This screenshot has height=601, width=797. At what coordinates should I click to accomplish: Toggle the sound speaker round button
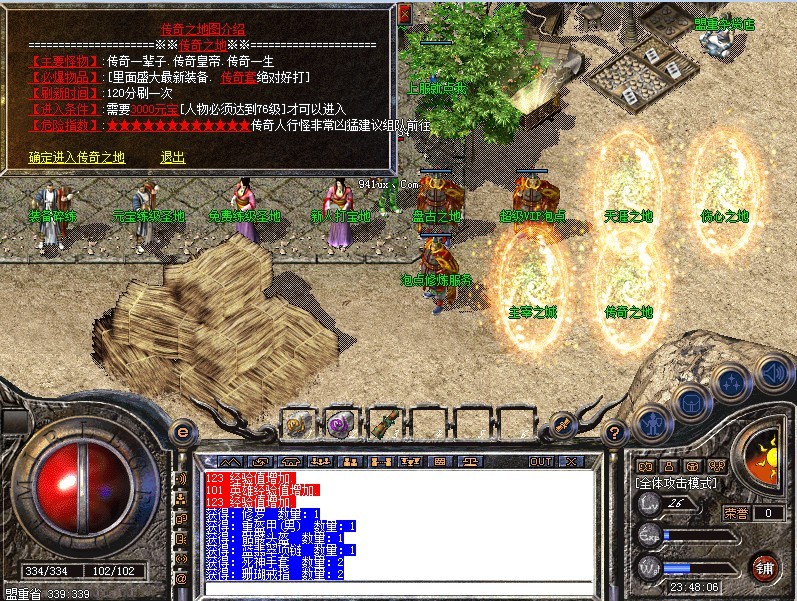(771, 373)
